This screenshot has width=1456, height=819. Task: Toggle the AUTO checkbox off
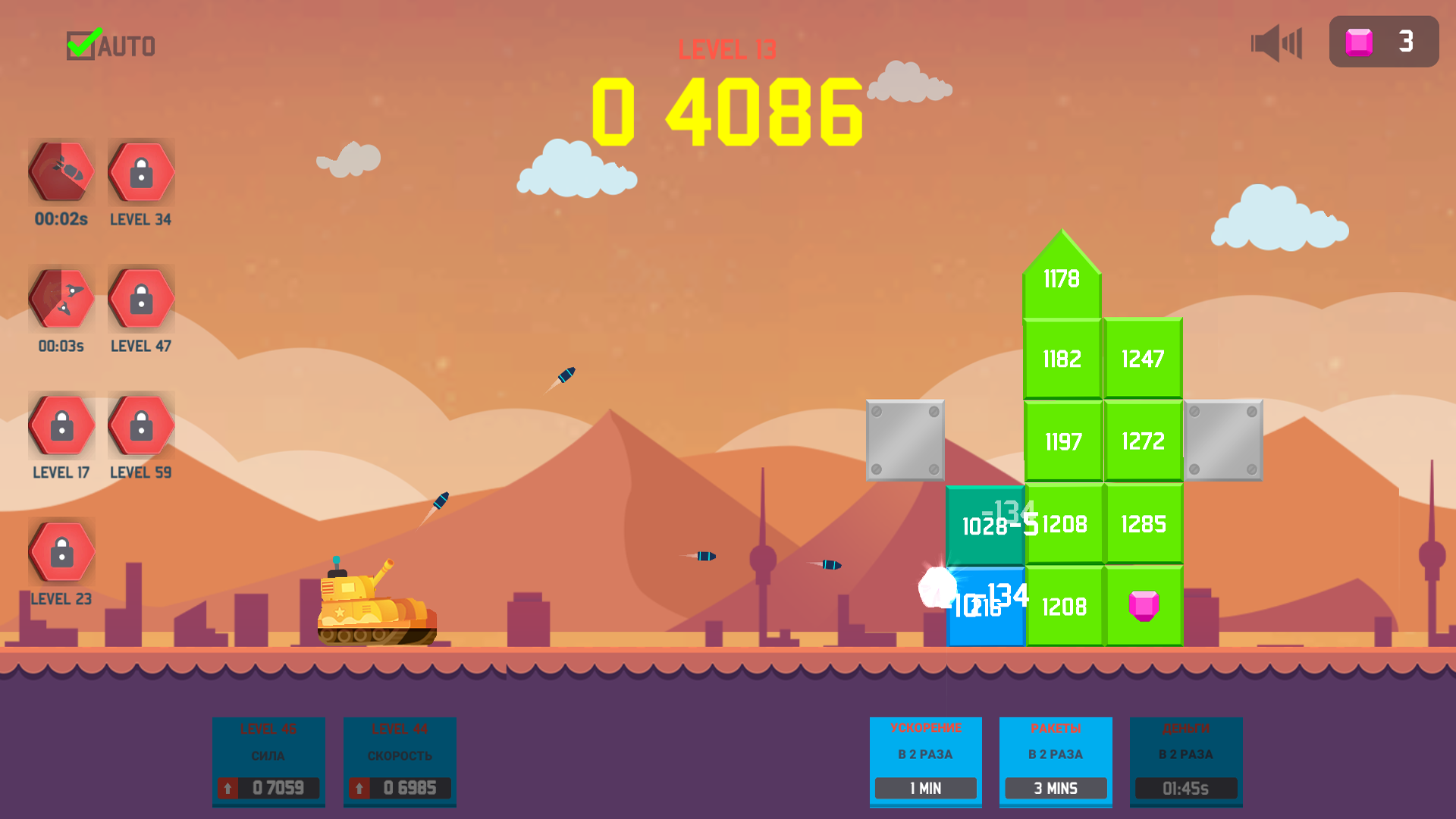click(x=83, y=44)
